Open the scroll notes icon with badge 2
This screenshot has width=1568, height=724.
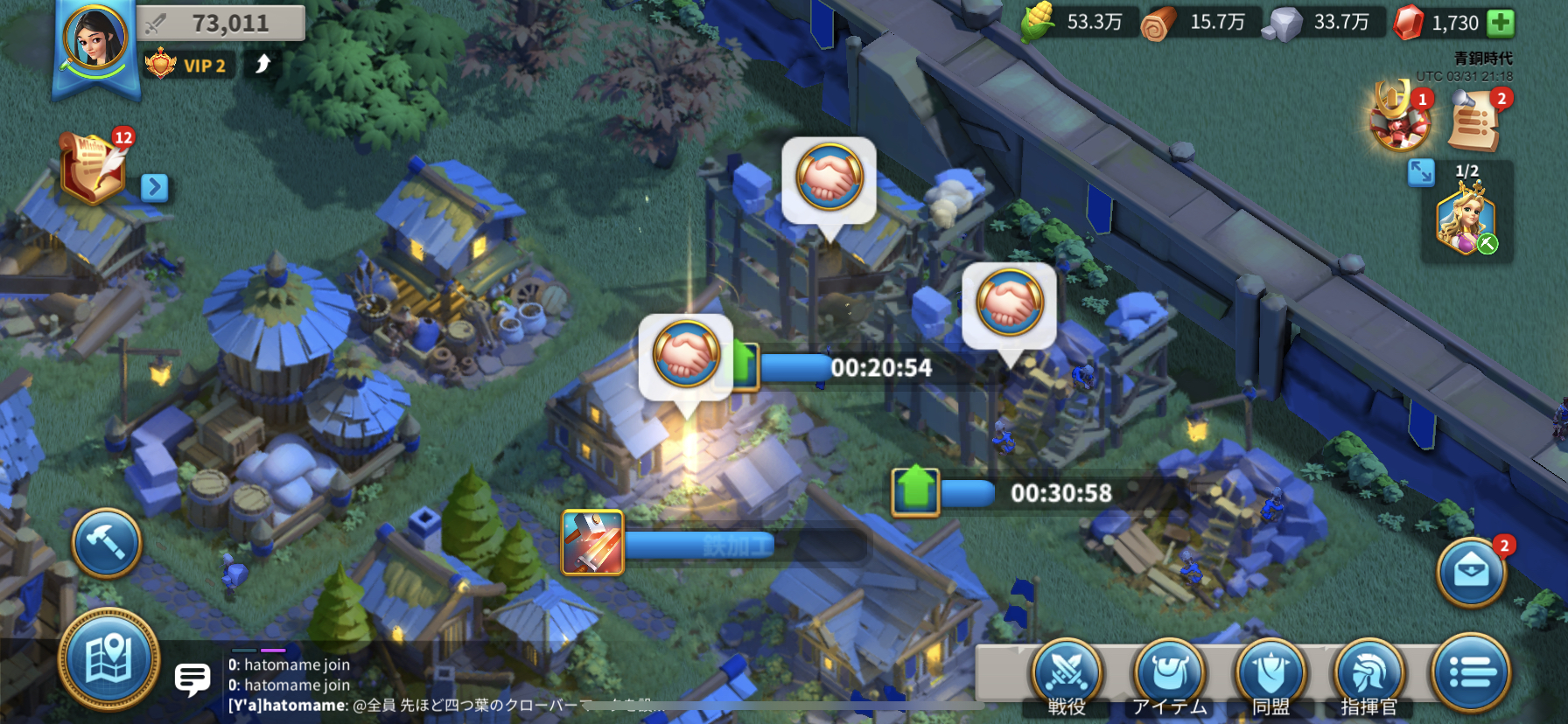point(1474,120)
